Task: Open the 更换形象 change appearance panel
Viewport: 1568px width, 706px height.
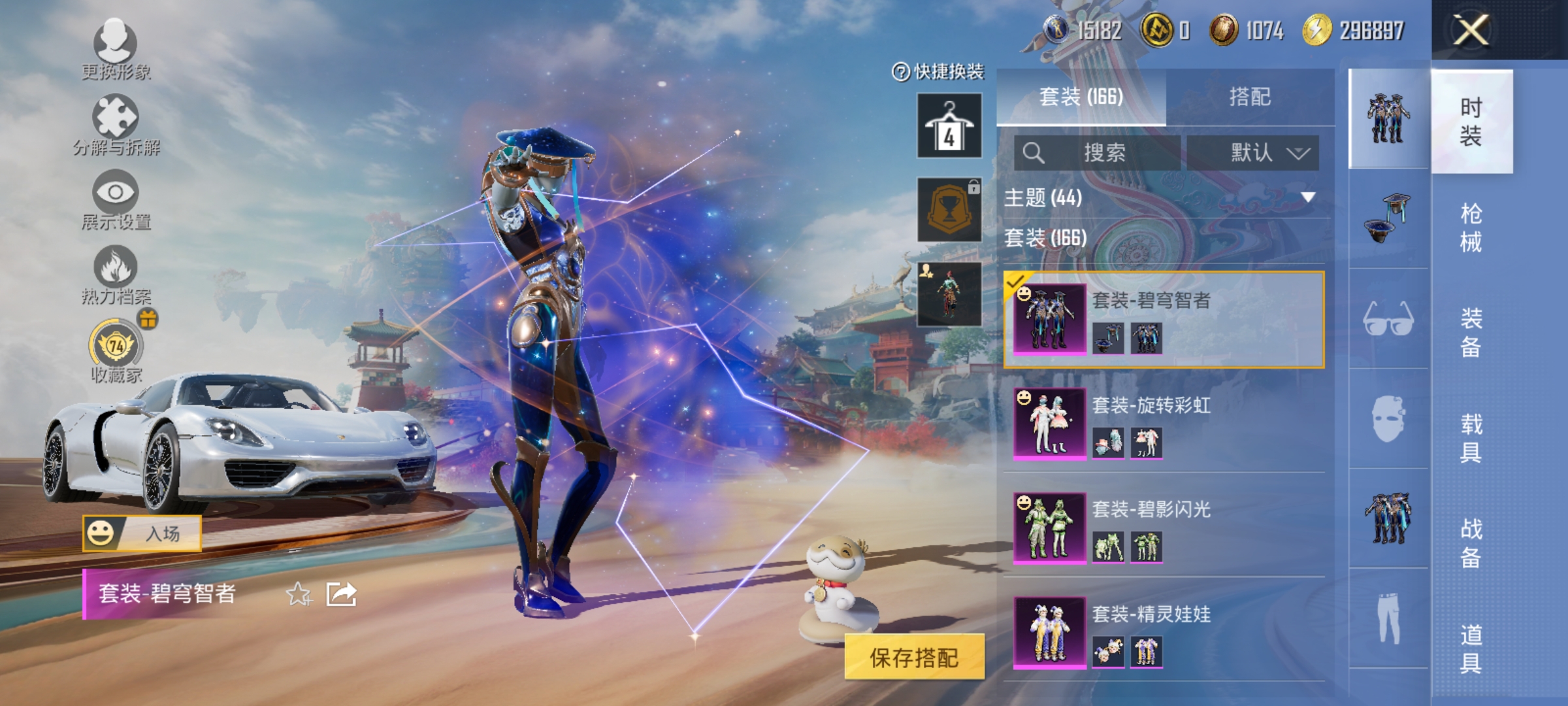Action: pos(116,49)
